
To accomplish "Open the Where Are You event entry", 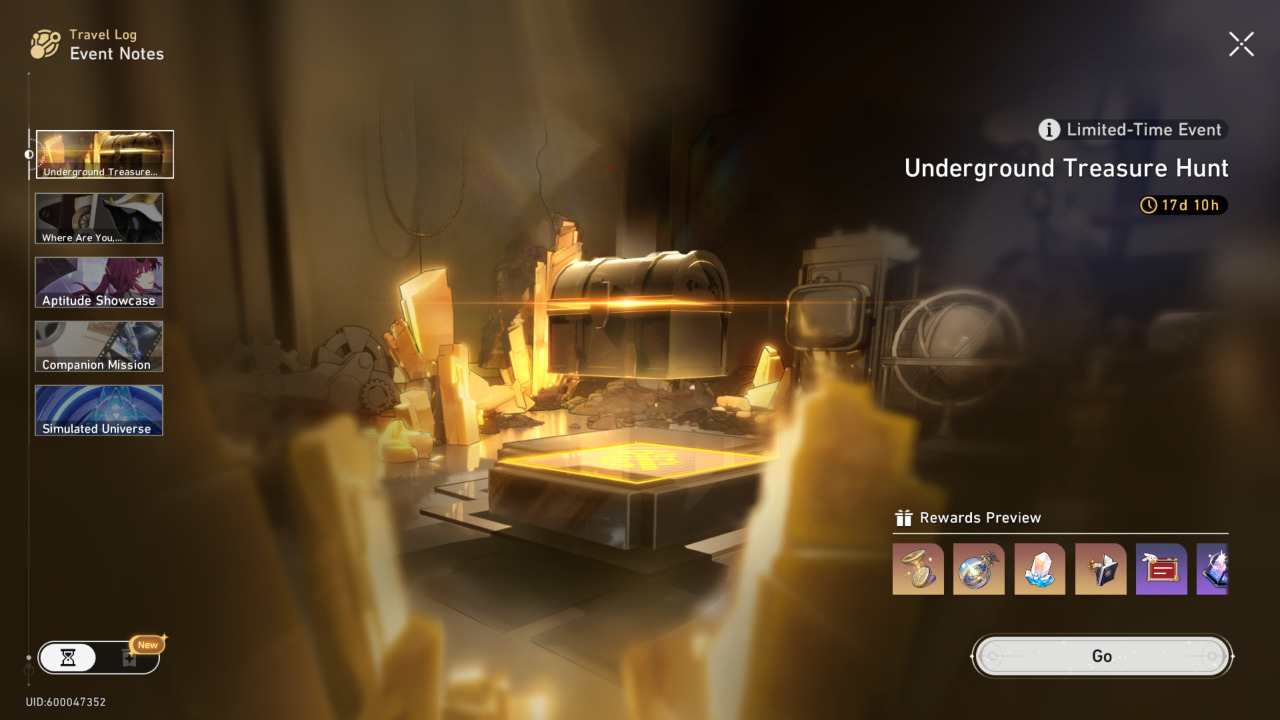I will [x=99, y=218].
